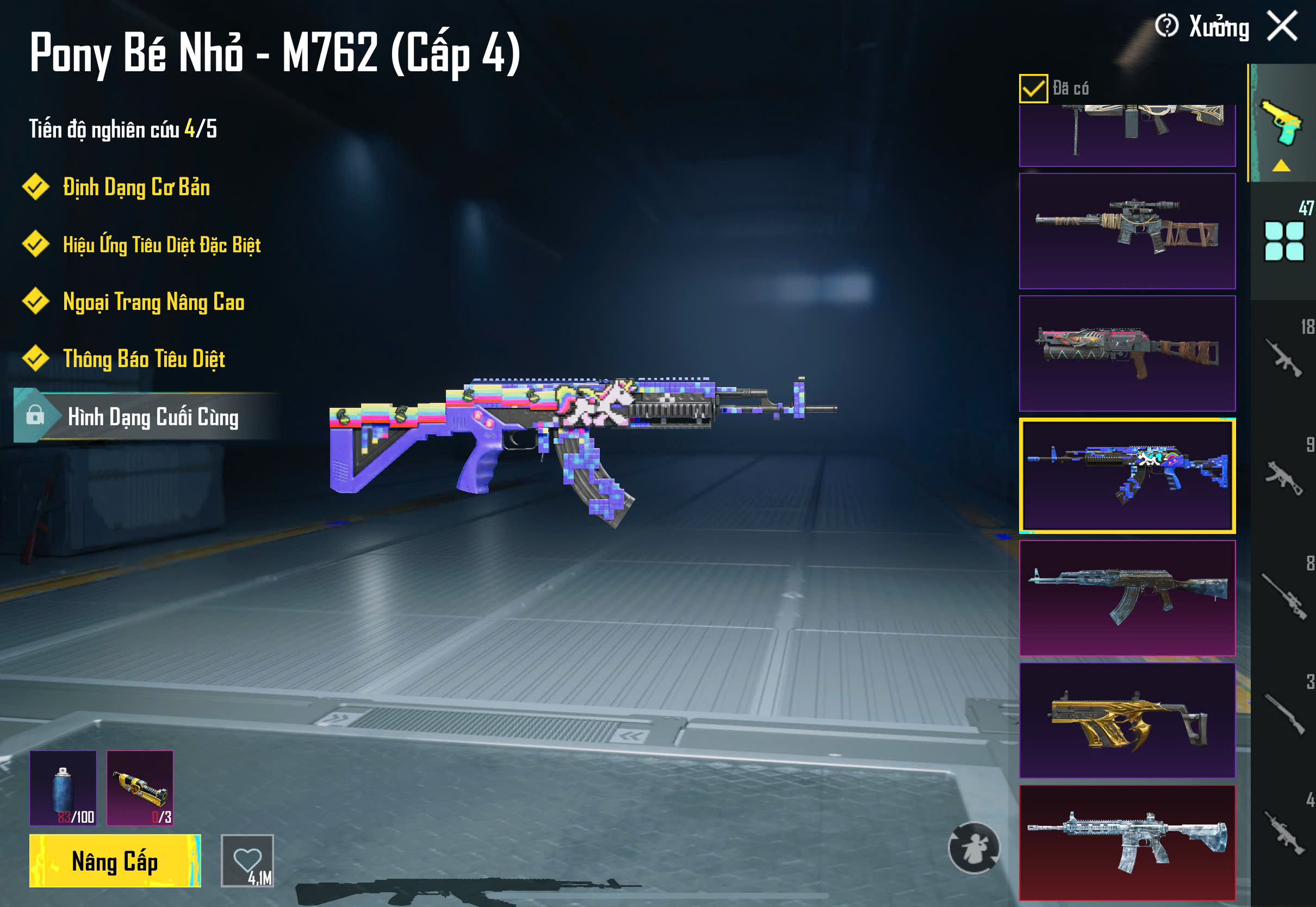This screenshot has width=1316, height=907.
Task: Select the Ngoại Trang Nâng Cao stage
Action: click(153, 302)
